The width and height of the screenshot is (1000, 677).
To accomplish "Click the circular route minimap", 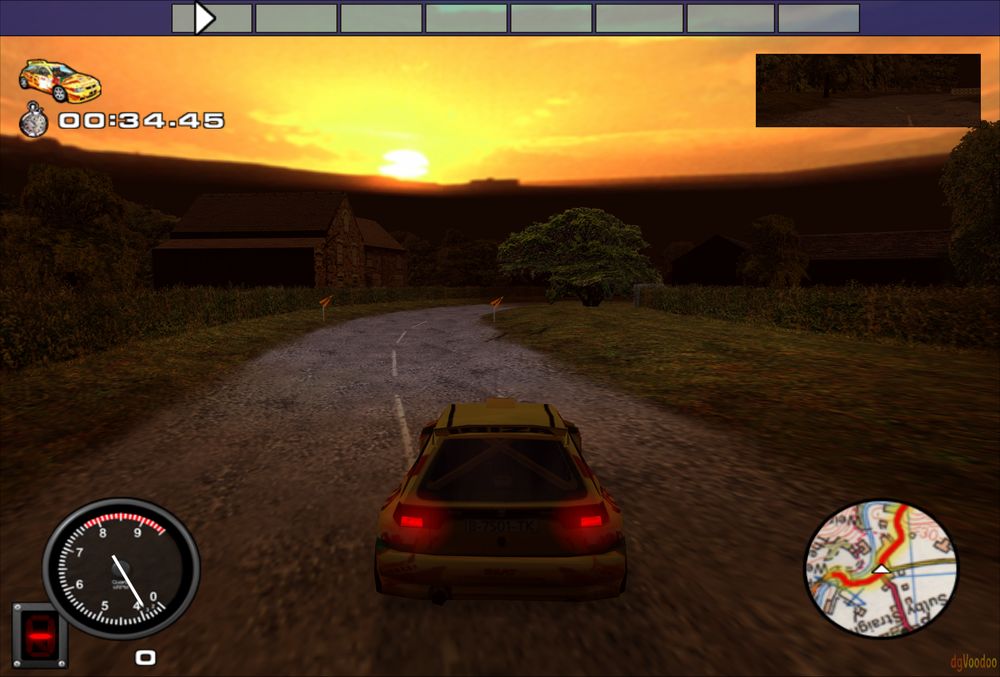I will coord(881,569).
